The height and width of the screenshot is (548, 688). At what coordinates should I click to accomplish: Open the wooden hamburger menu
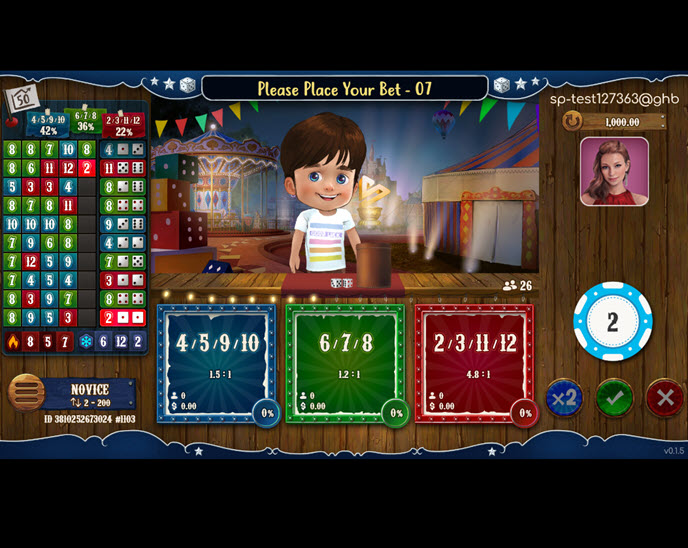click(x=26, y=393)
